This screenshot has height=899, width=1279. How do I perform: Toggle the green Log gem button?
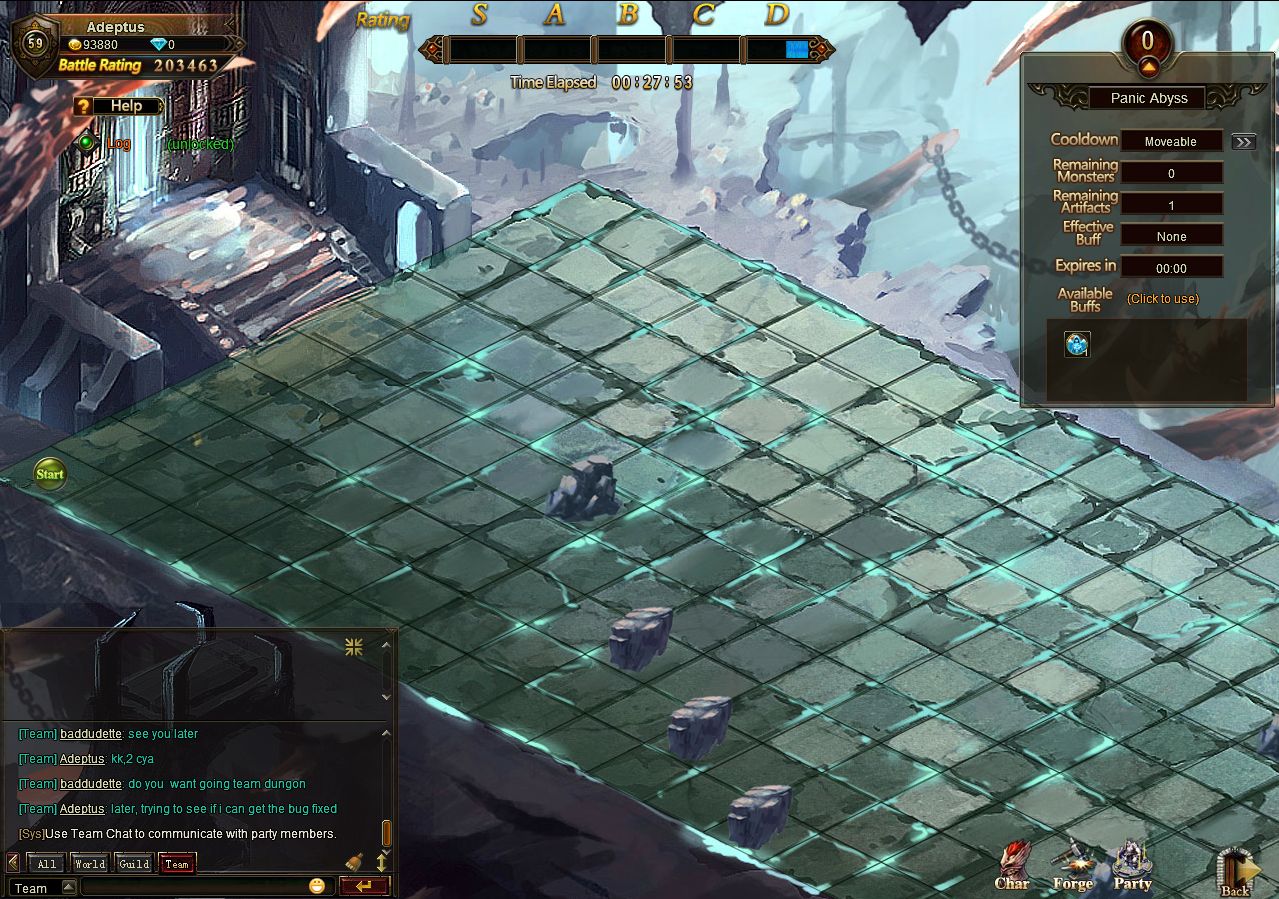click(87, 143)
